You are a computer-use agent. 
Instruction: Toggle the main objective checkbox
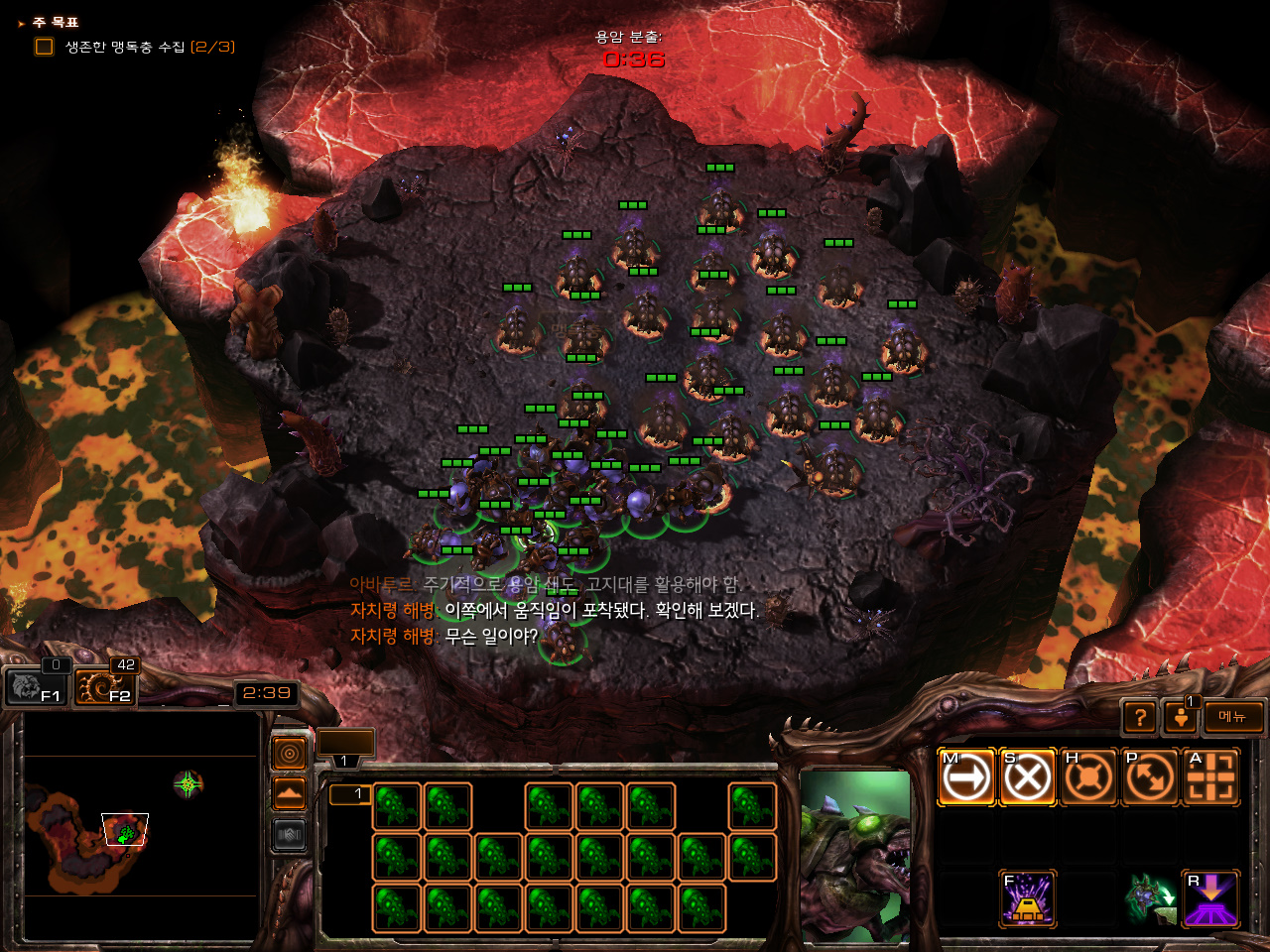tap(44, 47)
